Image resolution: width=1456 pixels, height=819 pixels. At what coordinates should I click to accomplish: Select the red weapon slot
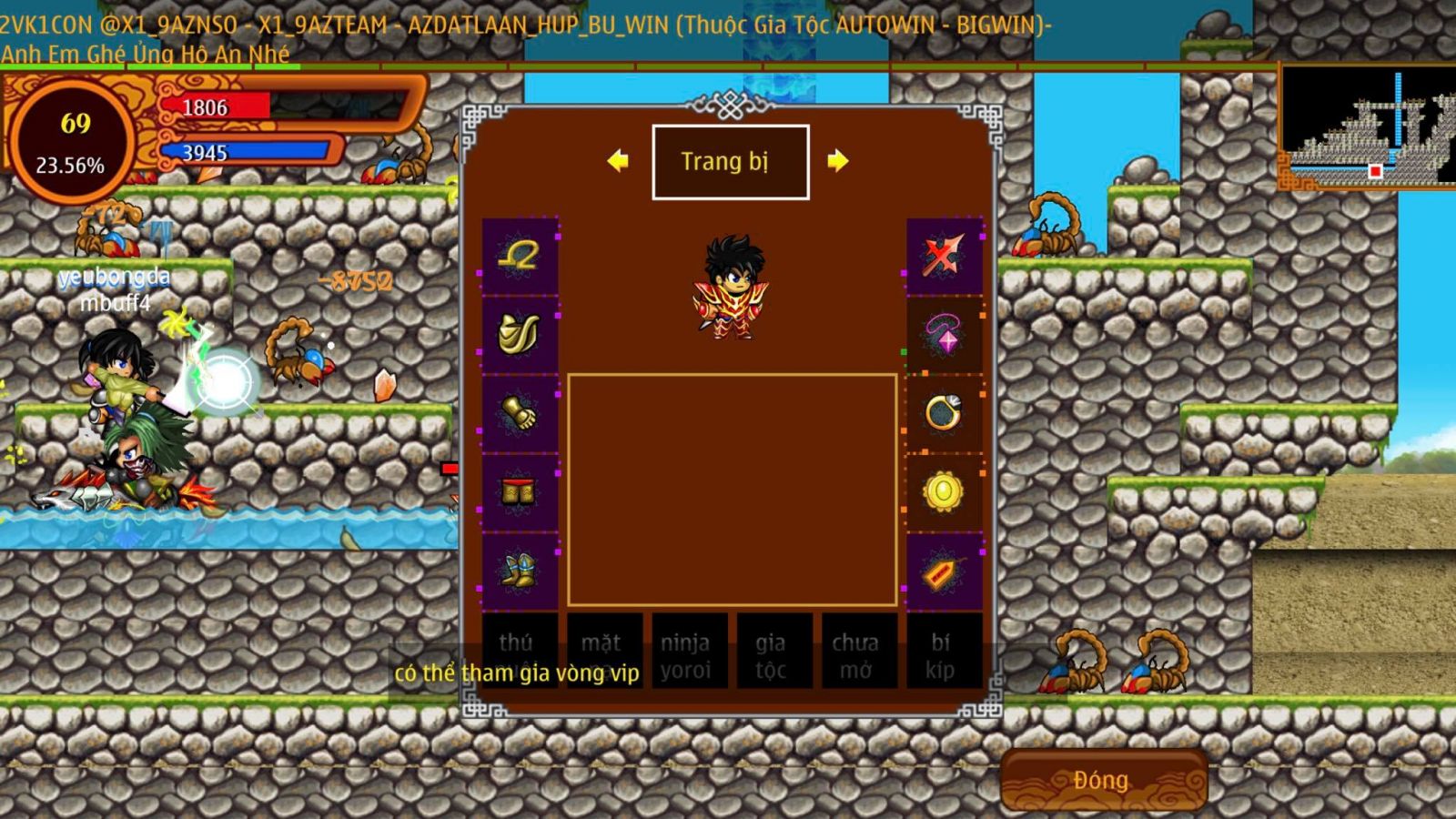(944, 256)
